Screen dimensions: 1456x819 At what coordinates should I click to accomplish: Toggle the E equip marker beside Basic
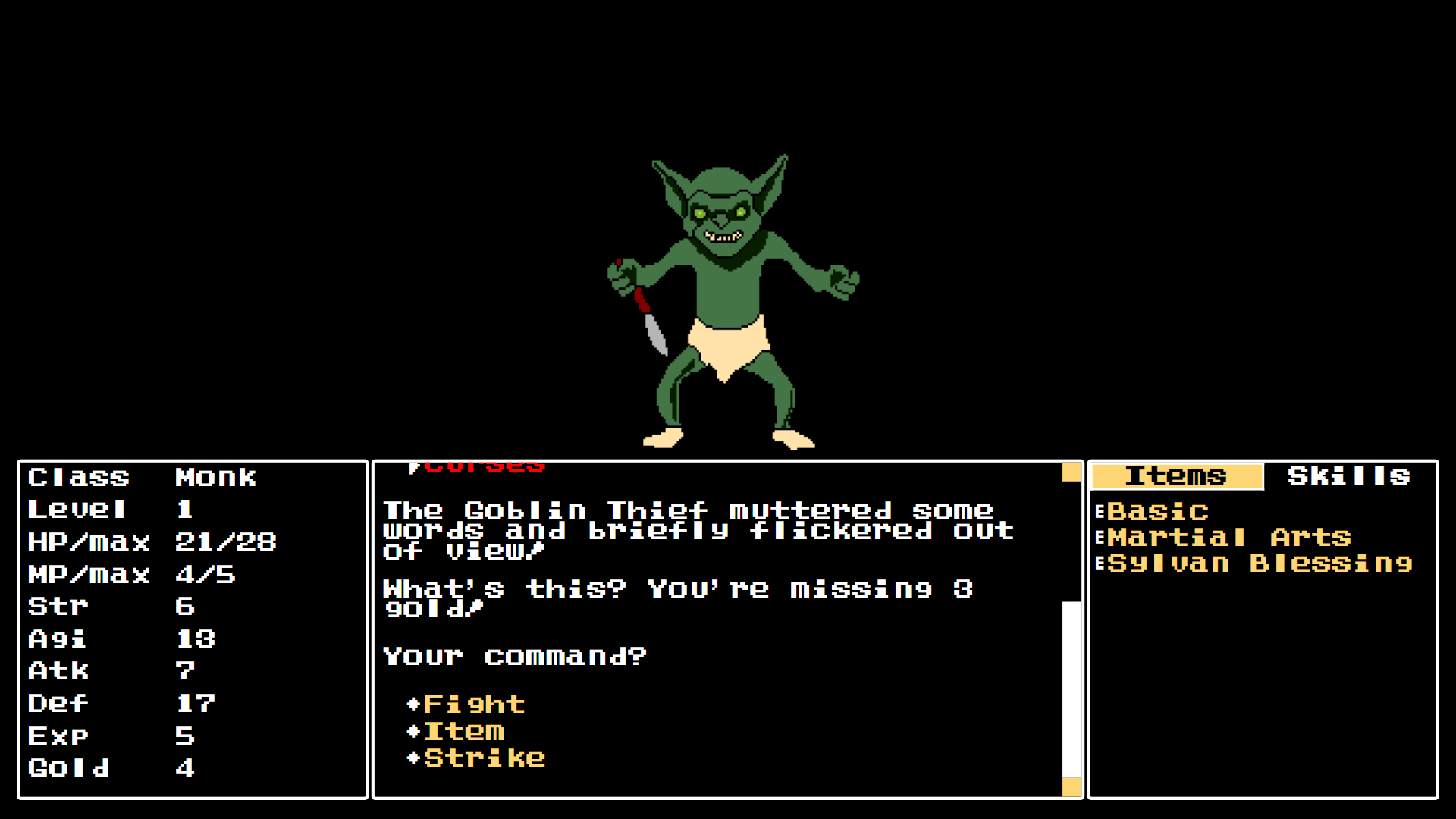click(x=1100, y=510)
